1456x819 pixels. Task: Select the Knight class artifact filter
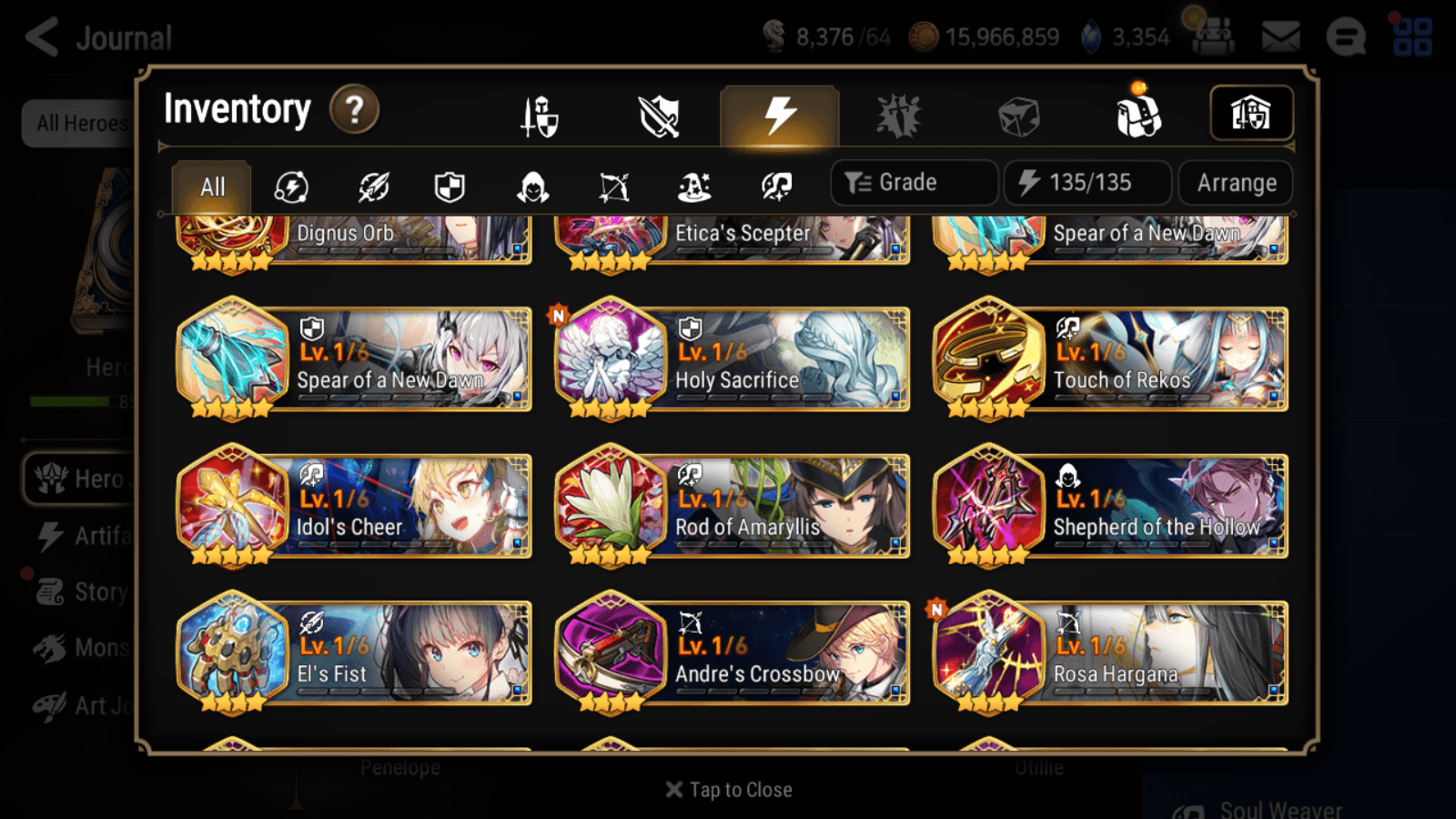(449, 187)
